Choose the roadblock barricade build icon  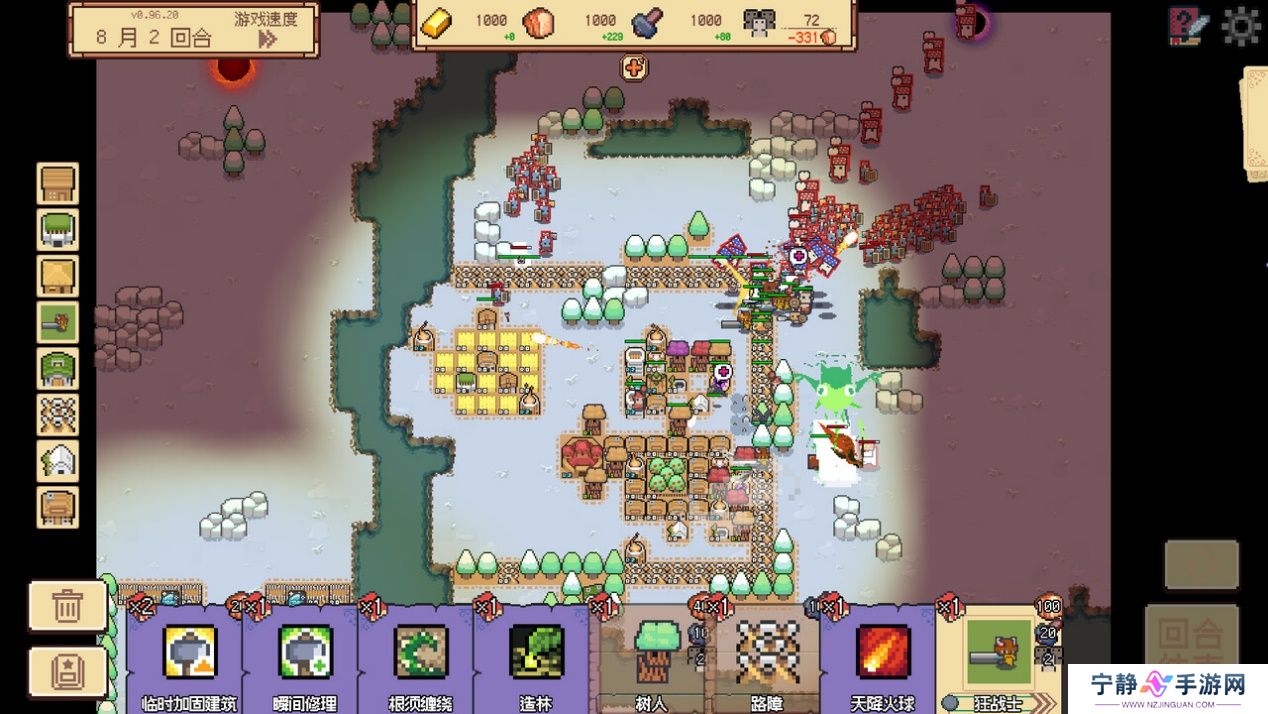click(58, 414)
